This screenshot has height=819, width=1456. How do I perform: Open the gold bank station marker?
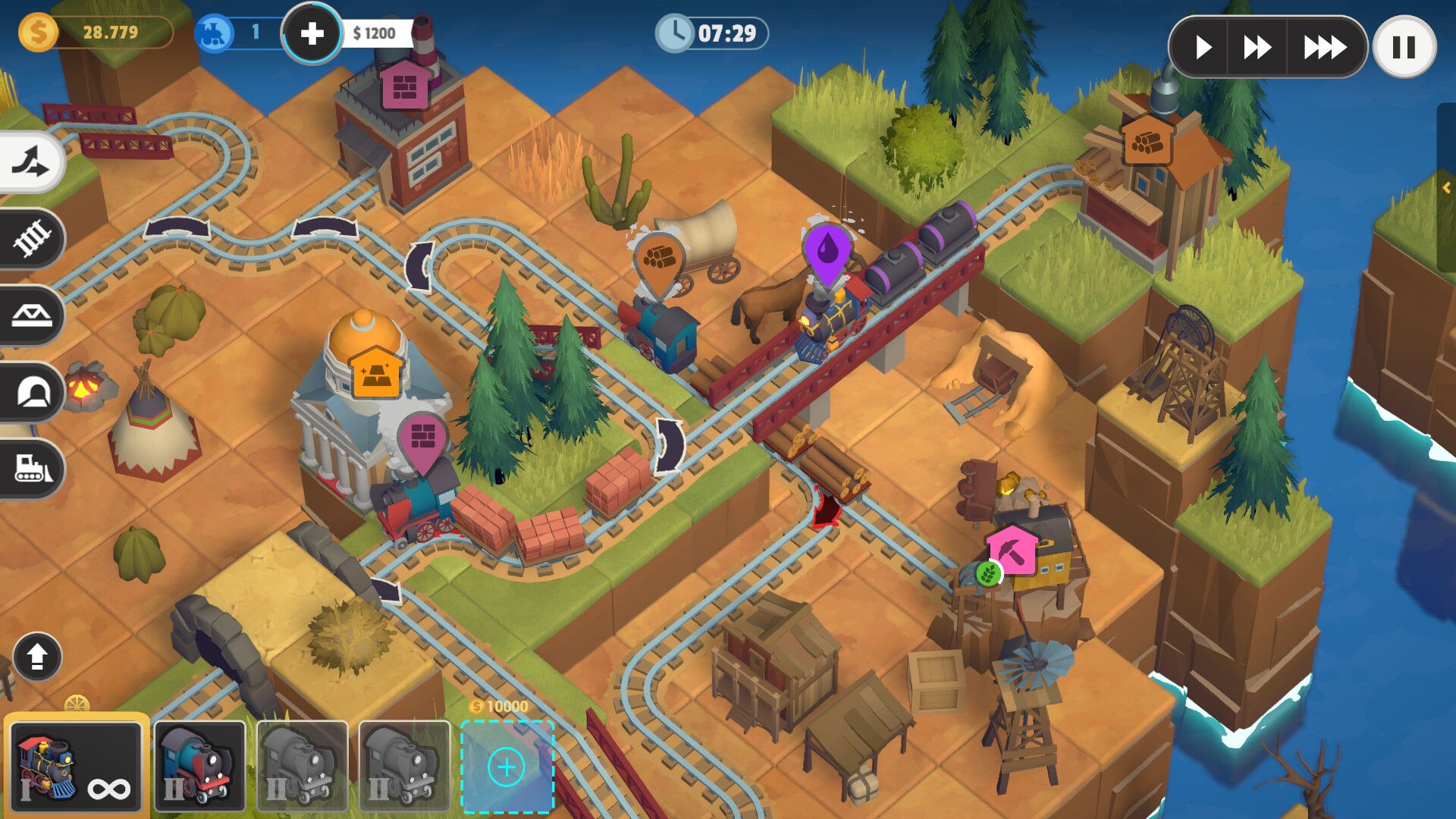pos(375,371)
